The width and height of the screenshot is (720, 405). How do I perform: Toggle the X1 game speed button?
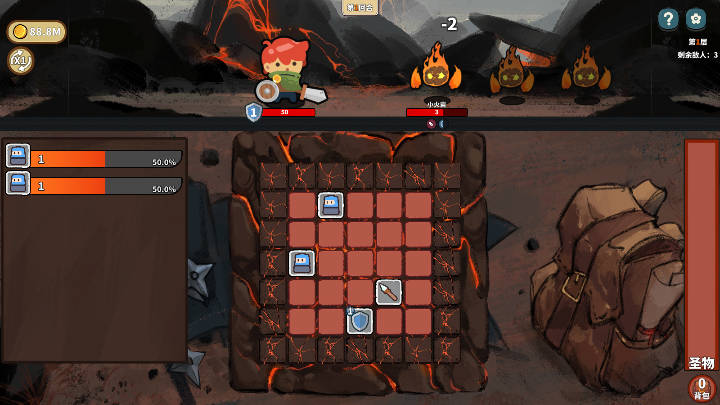pos(19,61)
